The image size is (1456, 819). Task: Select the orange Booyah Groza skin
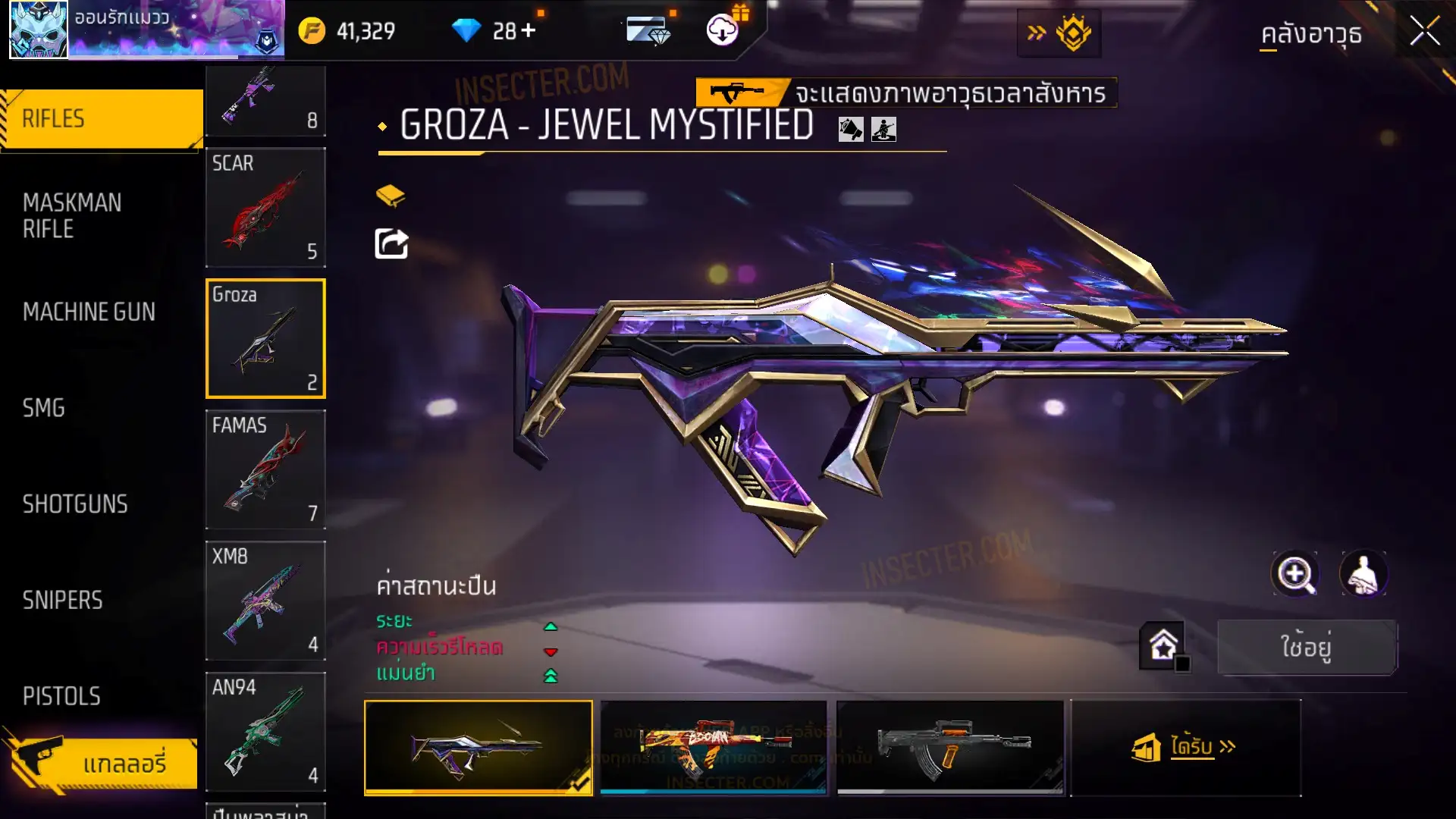click(714, 747)
